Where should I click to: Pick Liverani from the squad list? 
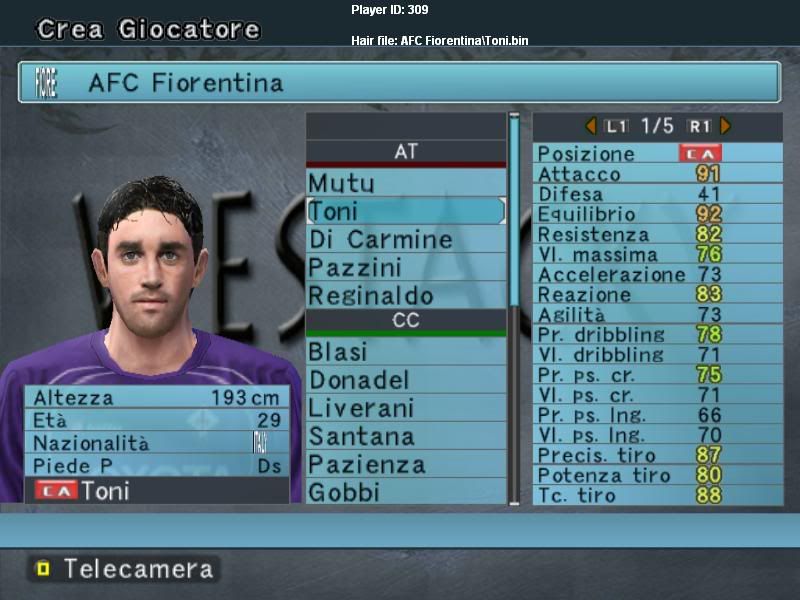pyautogui.click(x=405, y=408)
